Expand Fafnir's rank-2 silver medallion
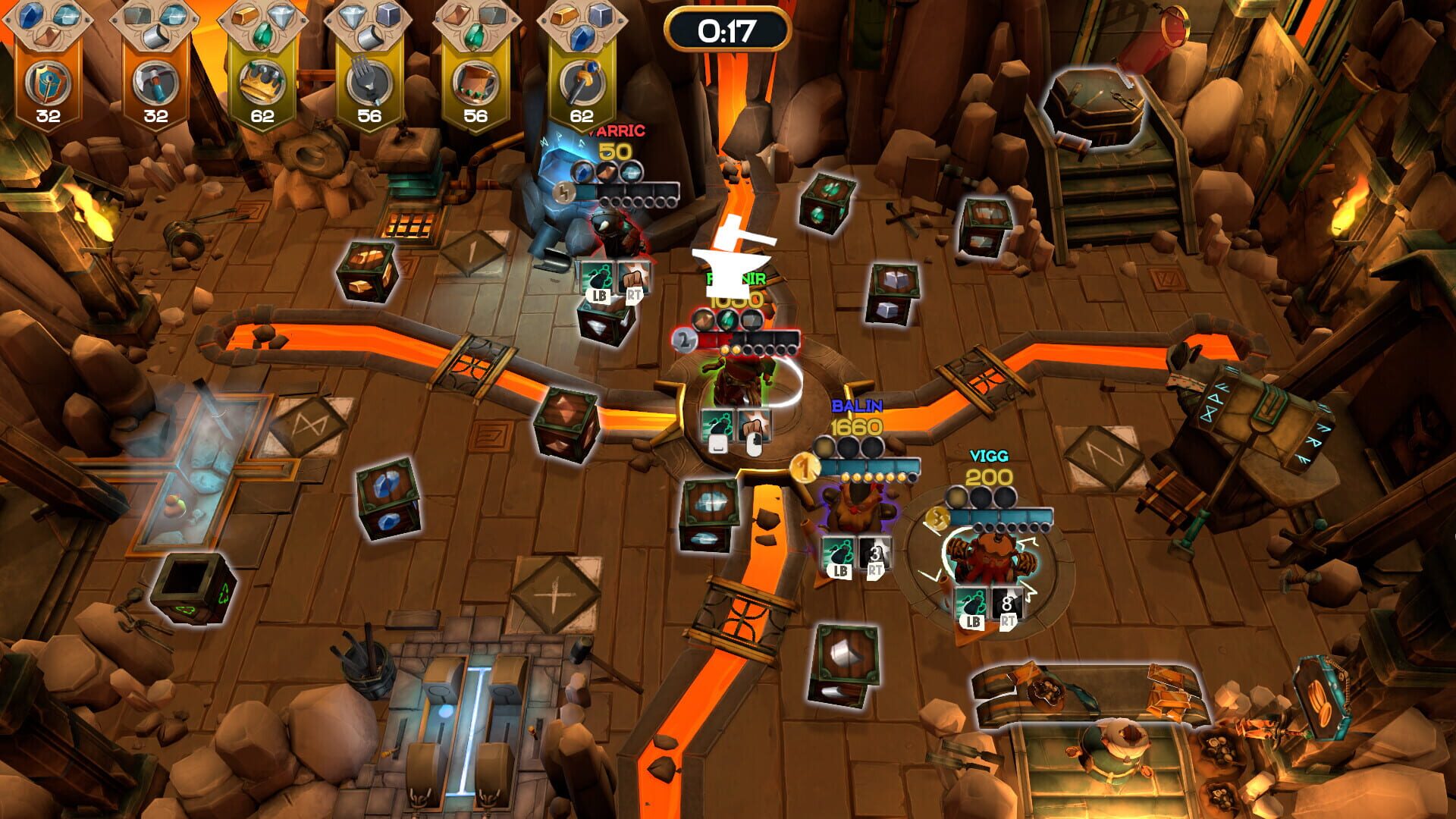1456x819 pixels. click(x=683, y=338)
